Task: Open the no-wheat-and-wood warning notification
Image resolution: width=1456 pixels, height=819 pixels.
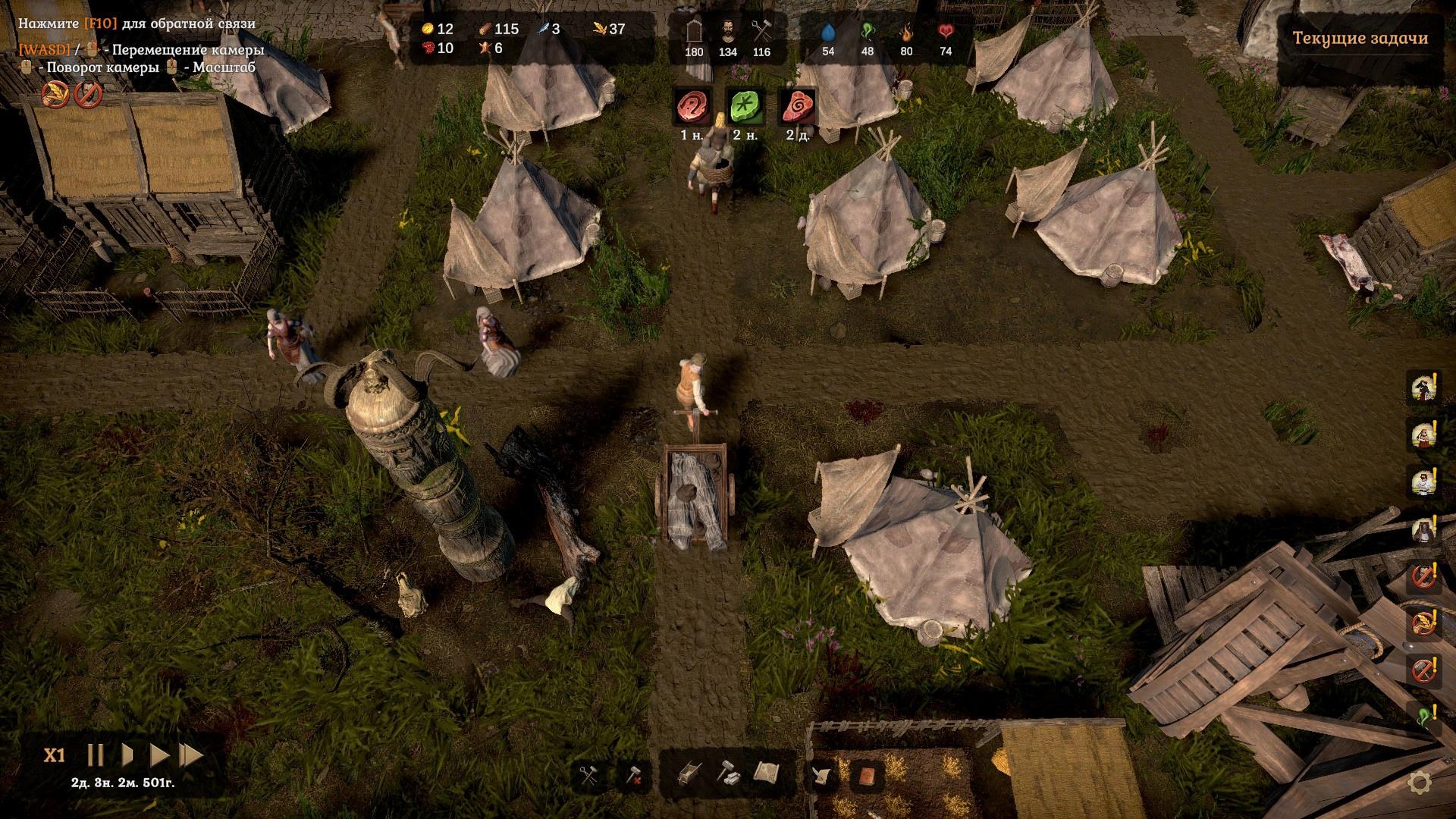Action: 1421,624
